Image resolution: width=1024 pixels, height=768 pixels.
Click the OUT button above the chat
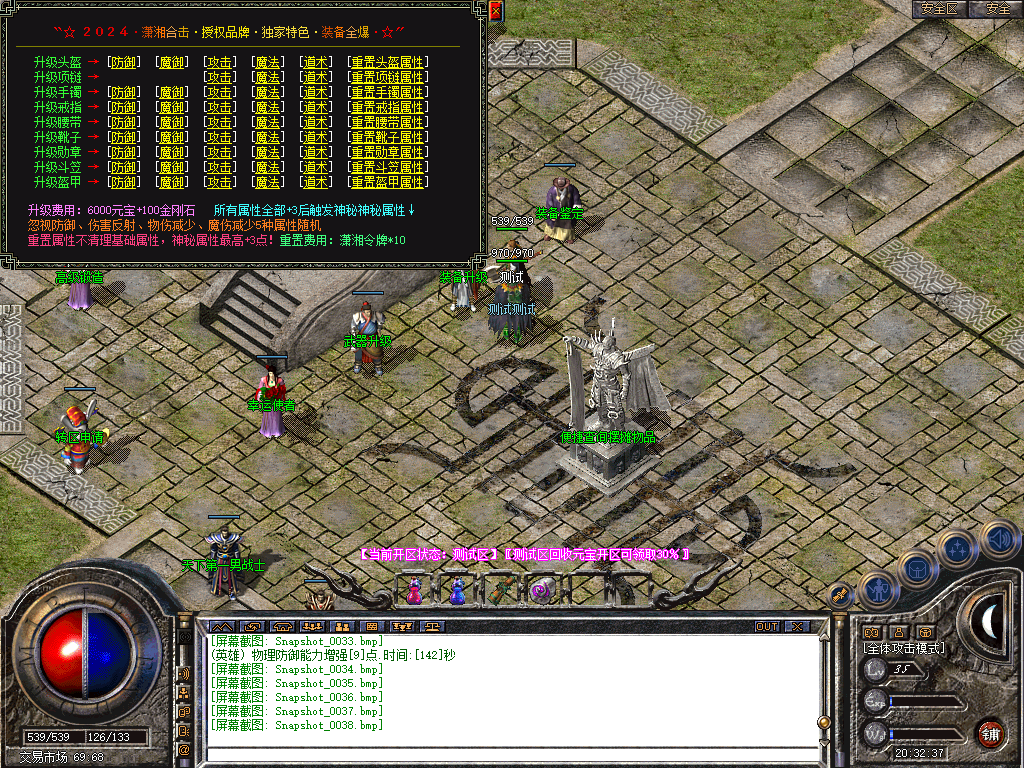tap(766, 627)
